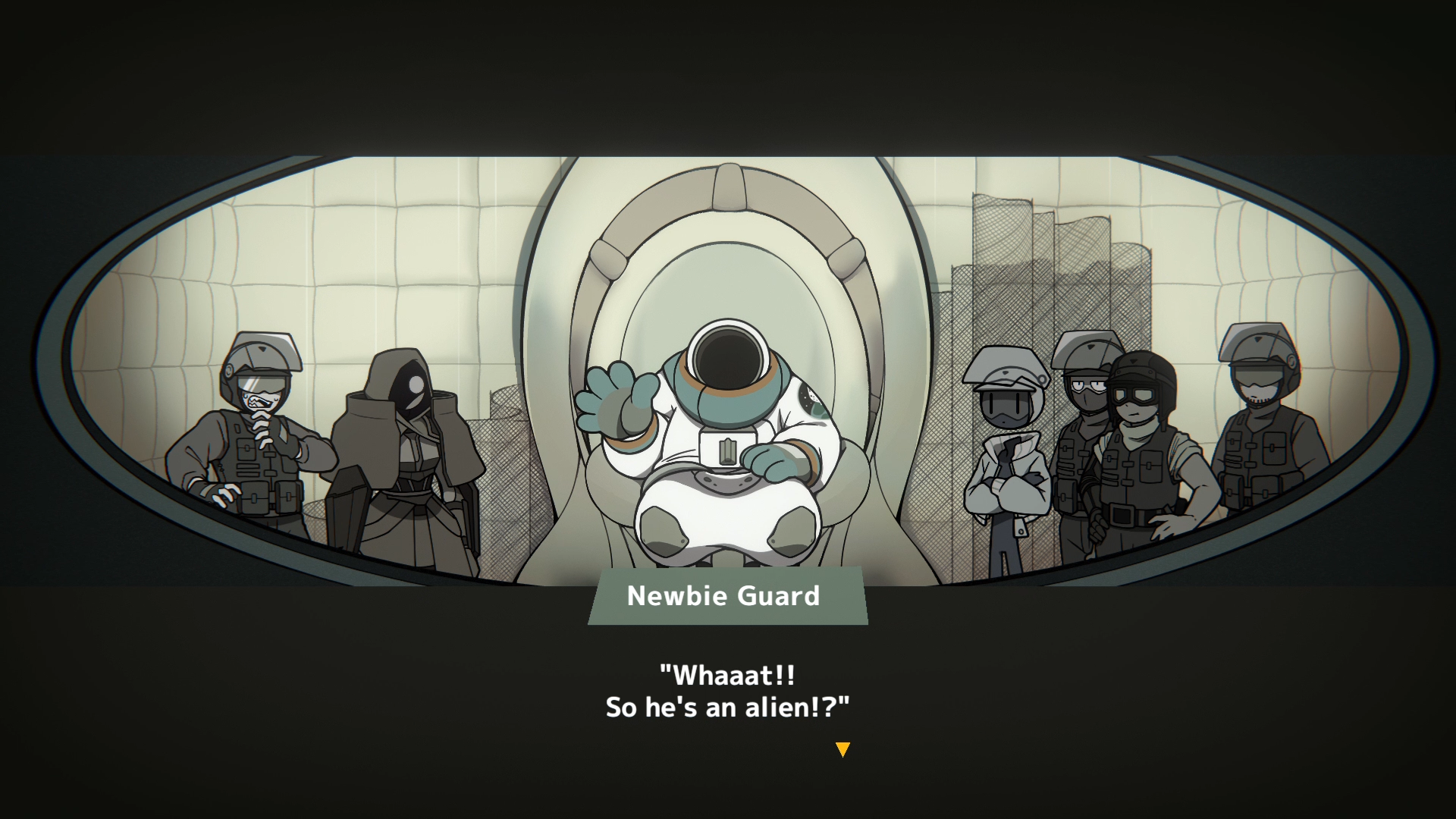The image size is (1456, 819).
Task: Click the Whaaat!! exclamation text
Action: 726,675
